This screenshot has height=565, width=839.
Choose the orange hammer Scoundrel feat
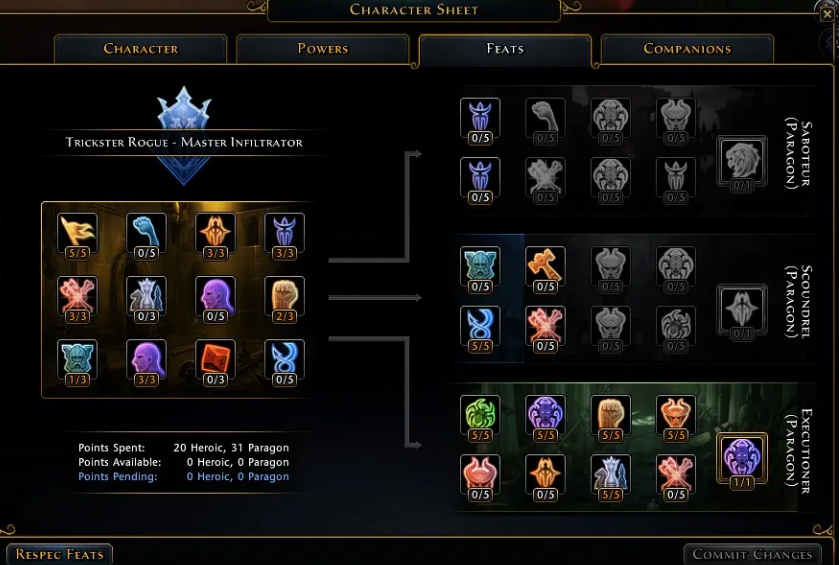pos(545,266)
